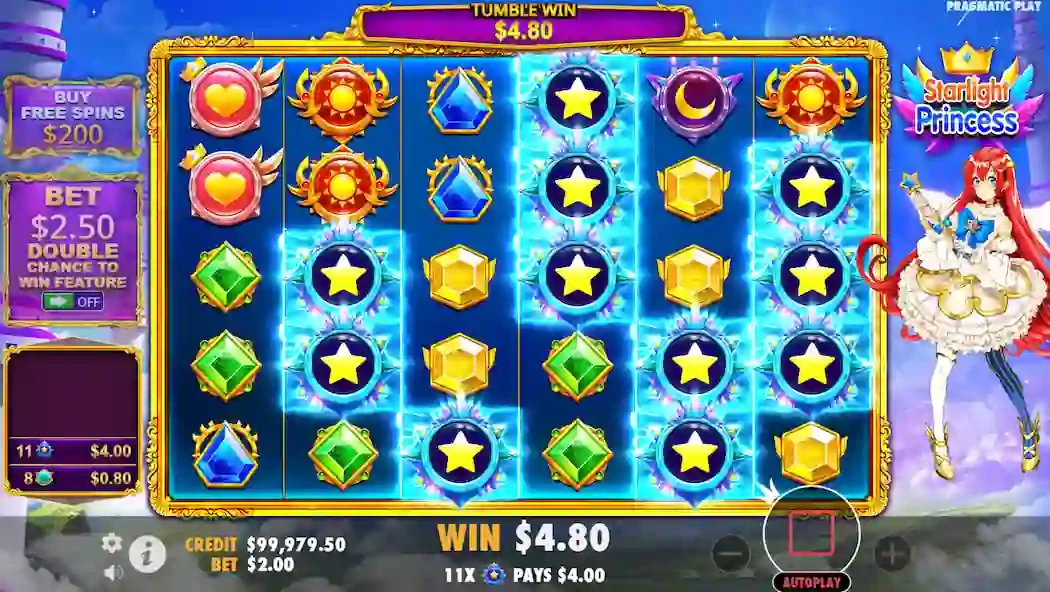Stop the spin with the red square button
Screen dimensions: 1050x592
811,533
